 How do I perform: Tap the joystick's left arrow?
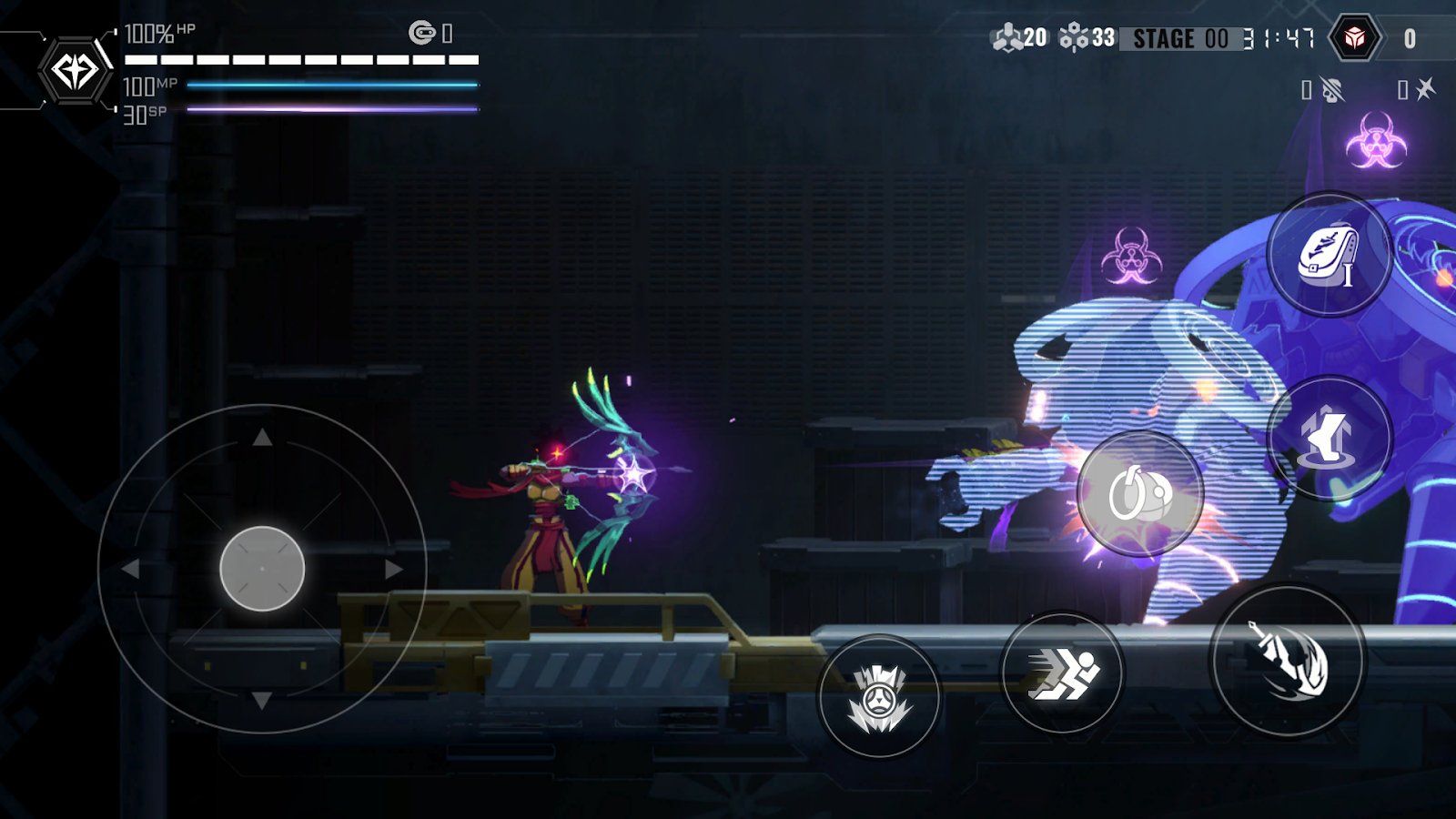[131, 570]
